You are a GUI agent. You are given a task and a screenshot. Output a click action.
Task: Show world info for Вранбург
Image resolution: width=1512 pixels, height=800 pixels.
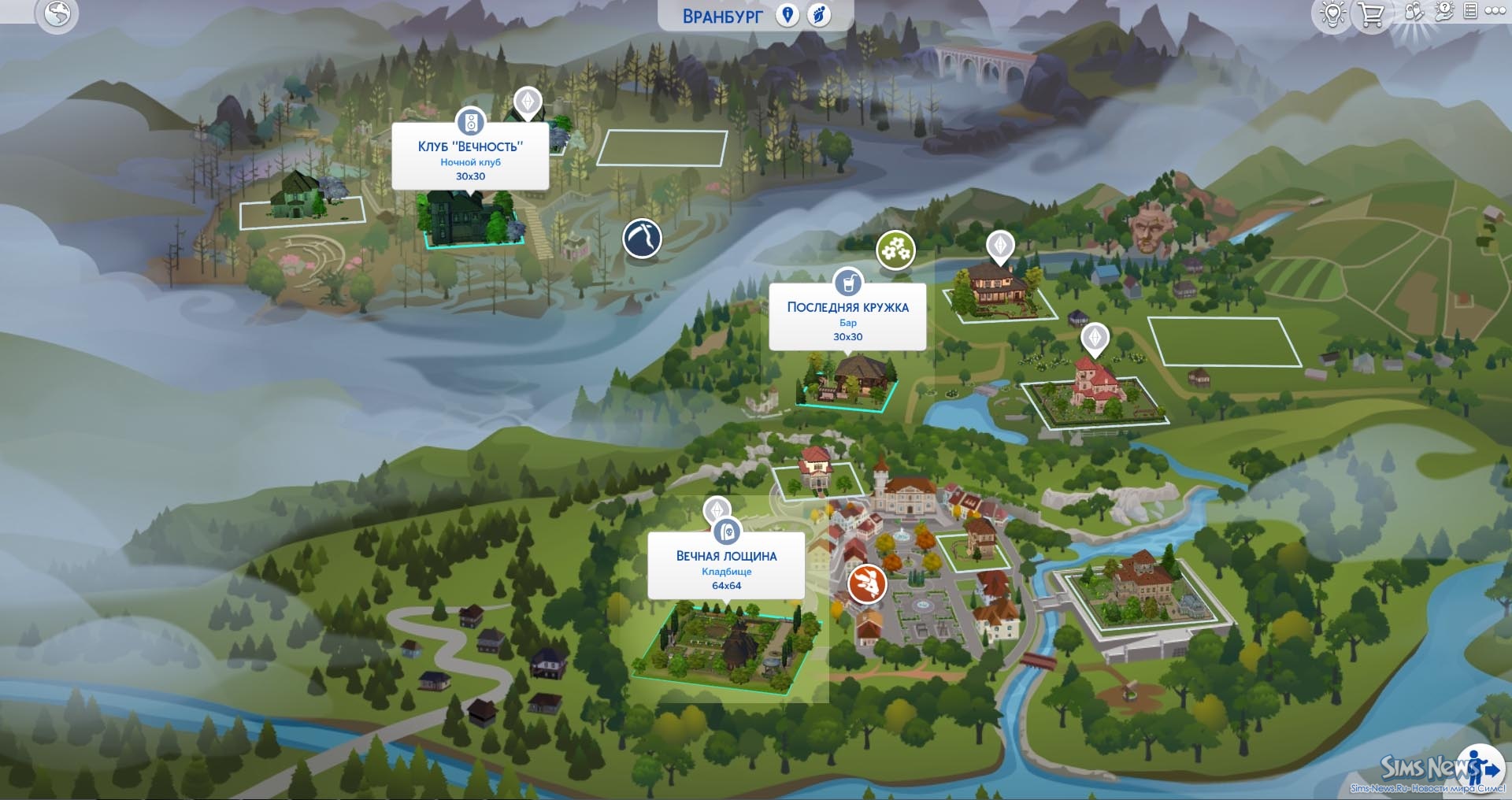click(787, 15)
